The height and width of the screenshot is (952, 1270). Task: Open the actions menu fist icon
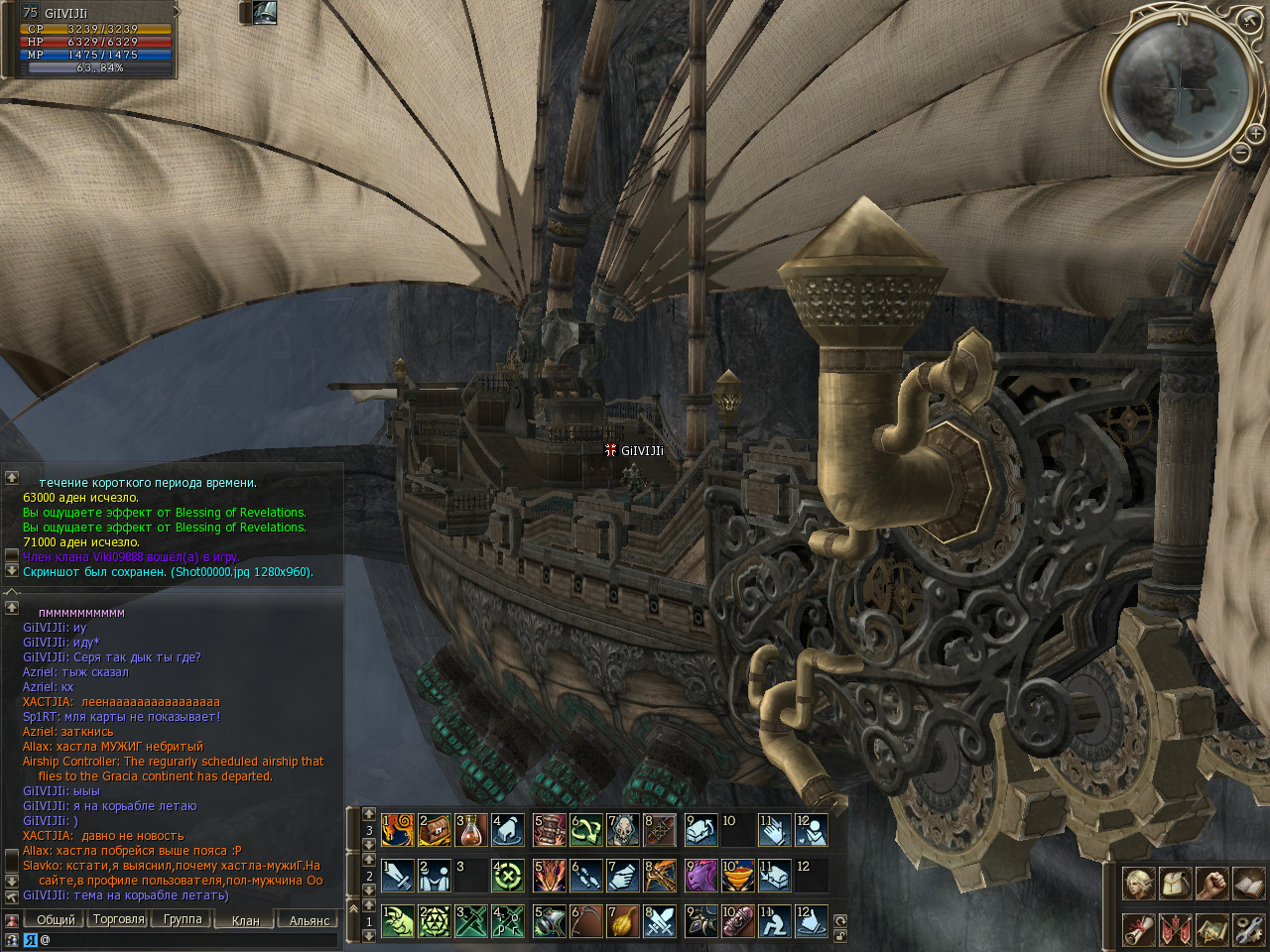click(x=1211, y=883)
